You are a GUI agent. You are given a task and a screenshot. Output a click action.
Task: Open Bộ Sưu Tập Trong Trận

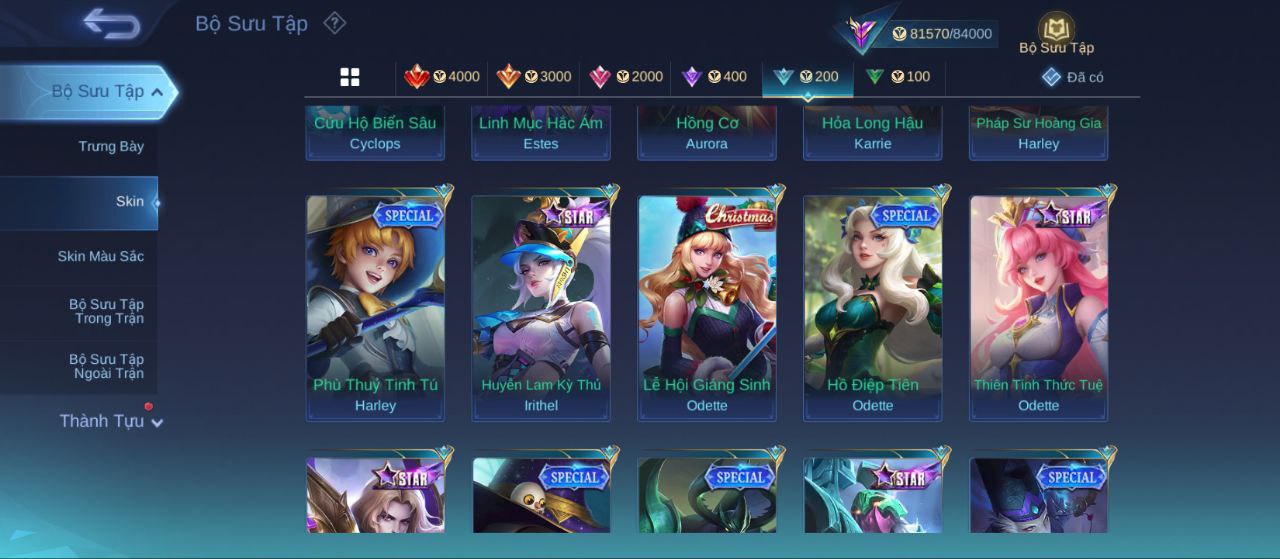pos(106,311)
